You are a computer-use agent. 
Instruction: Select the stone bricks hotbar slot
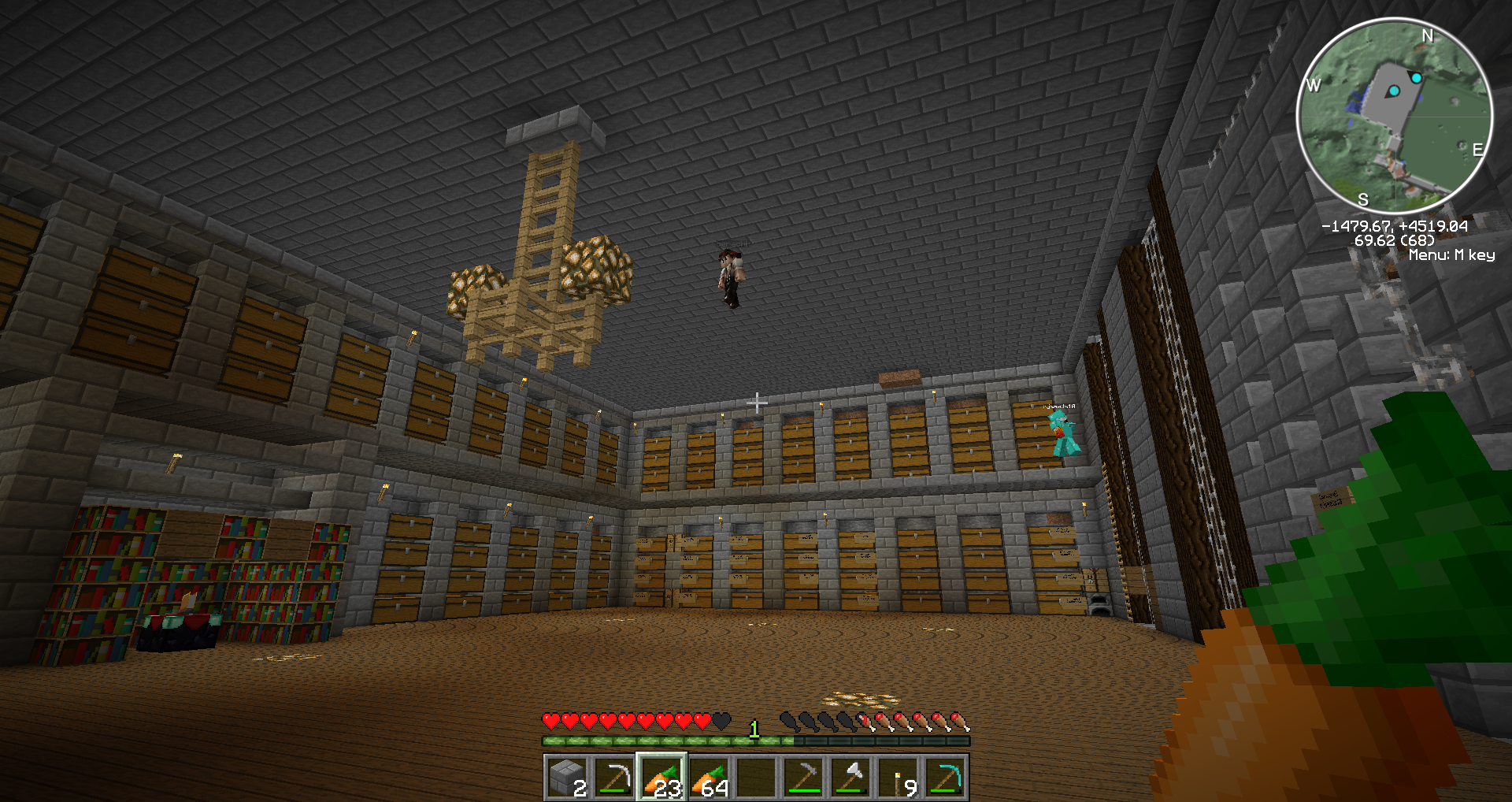click(567, 778)
